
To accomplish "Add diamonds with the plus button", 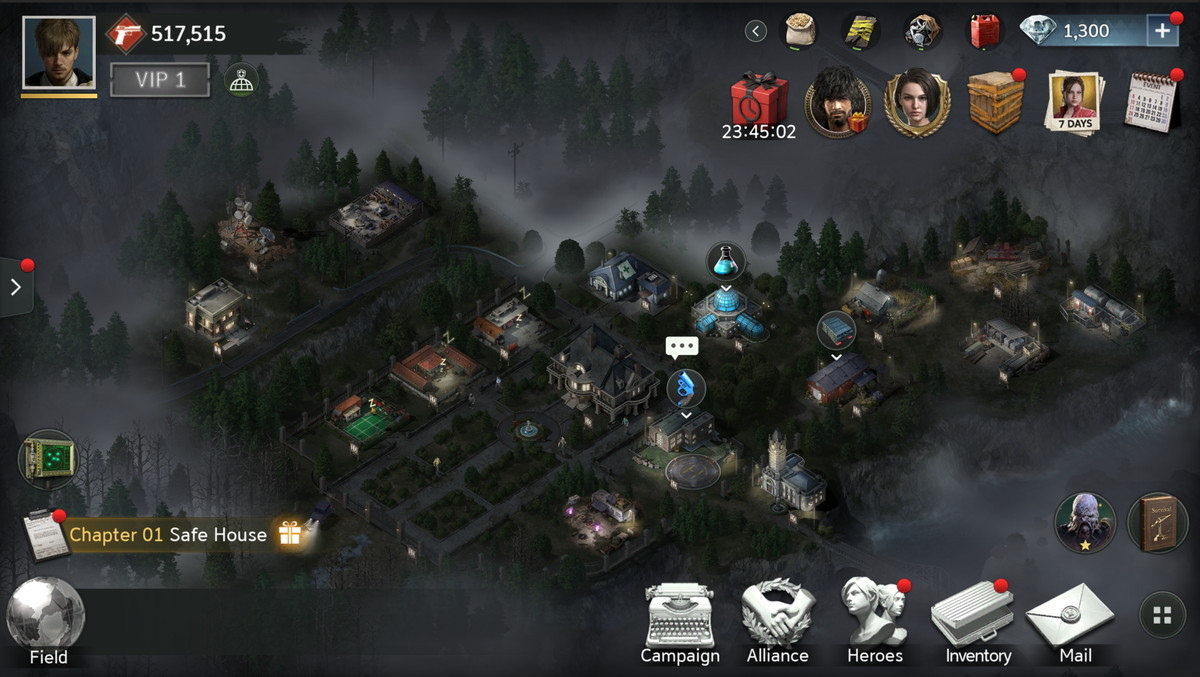I will pyautogui.click(x=1162, y=31).
